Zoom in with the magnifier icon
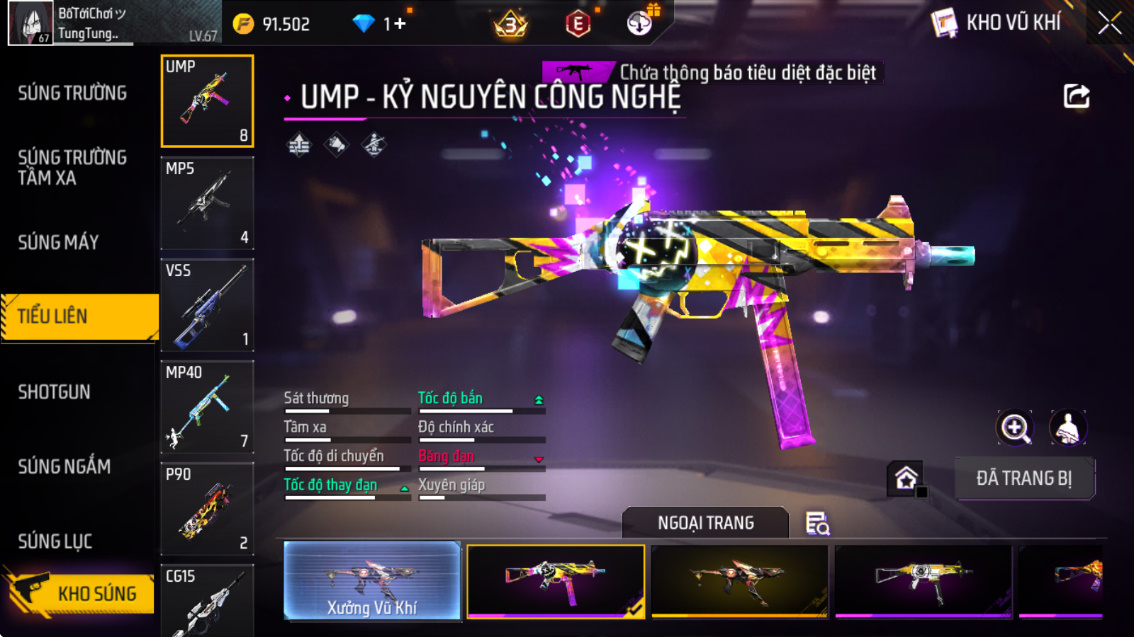1134x637 pixels. coord(1015,428)
